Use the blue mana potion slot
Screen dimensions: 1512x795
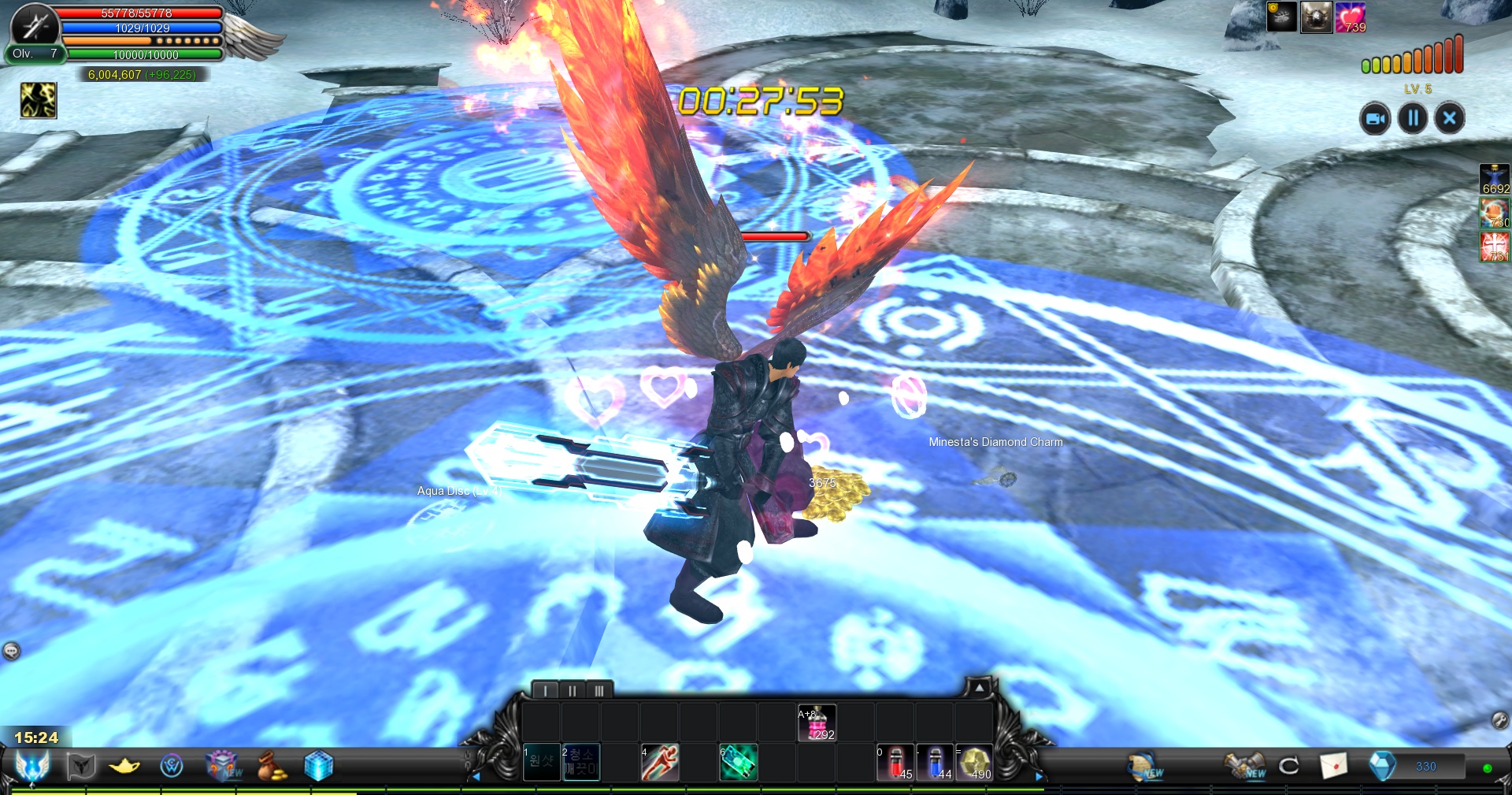click(x=935, y=763)
